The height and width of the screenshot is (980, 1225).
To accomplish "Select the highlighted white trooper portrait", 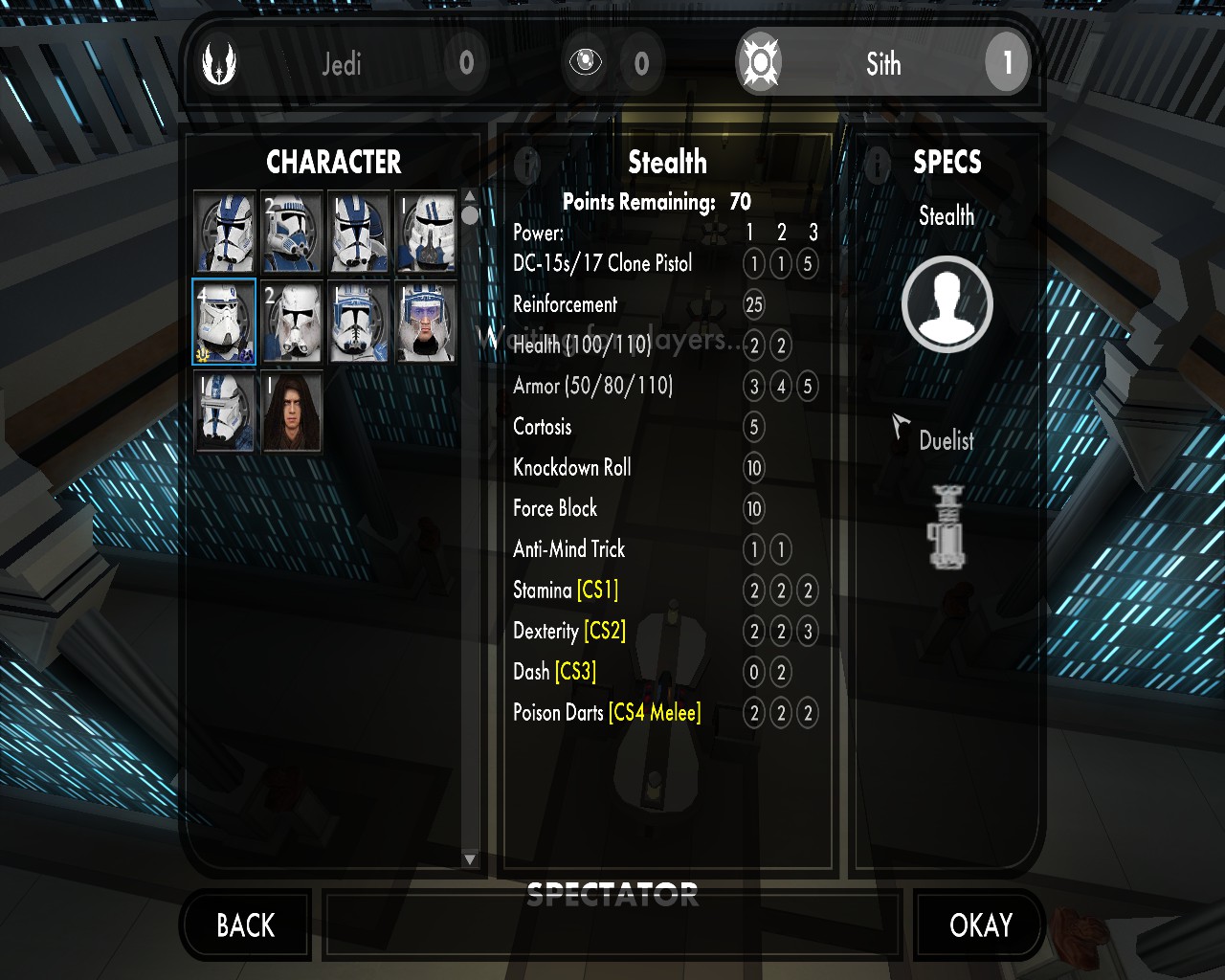I will coord(224,322).
